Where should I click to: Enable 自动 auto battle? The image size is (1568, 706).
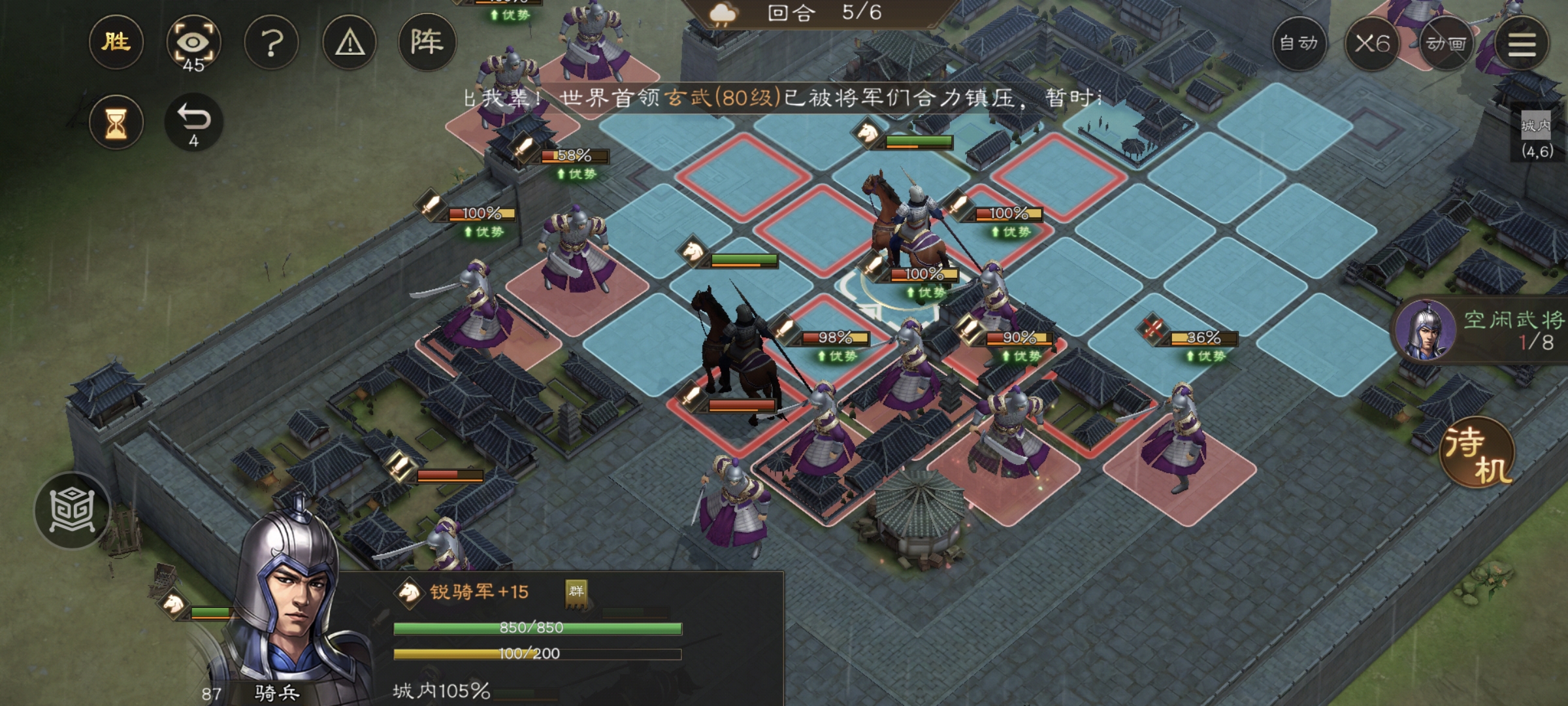pos(1299,43)
